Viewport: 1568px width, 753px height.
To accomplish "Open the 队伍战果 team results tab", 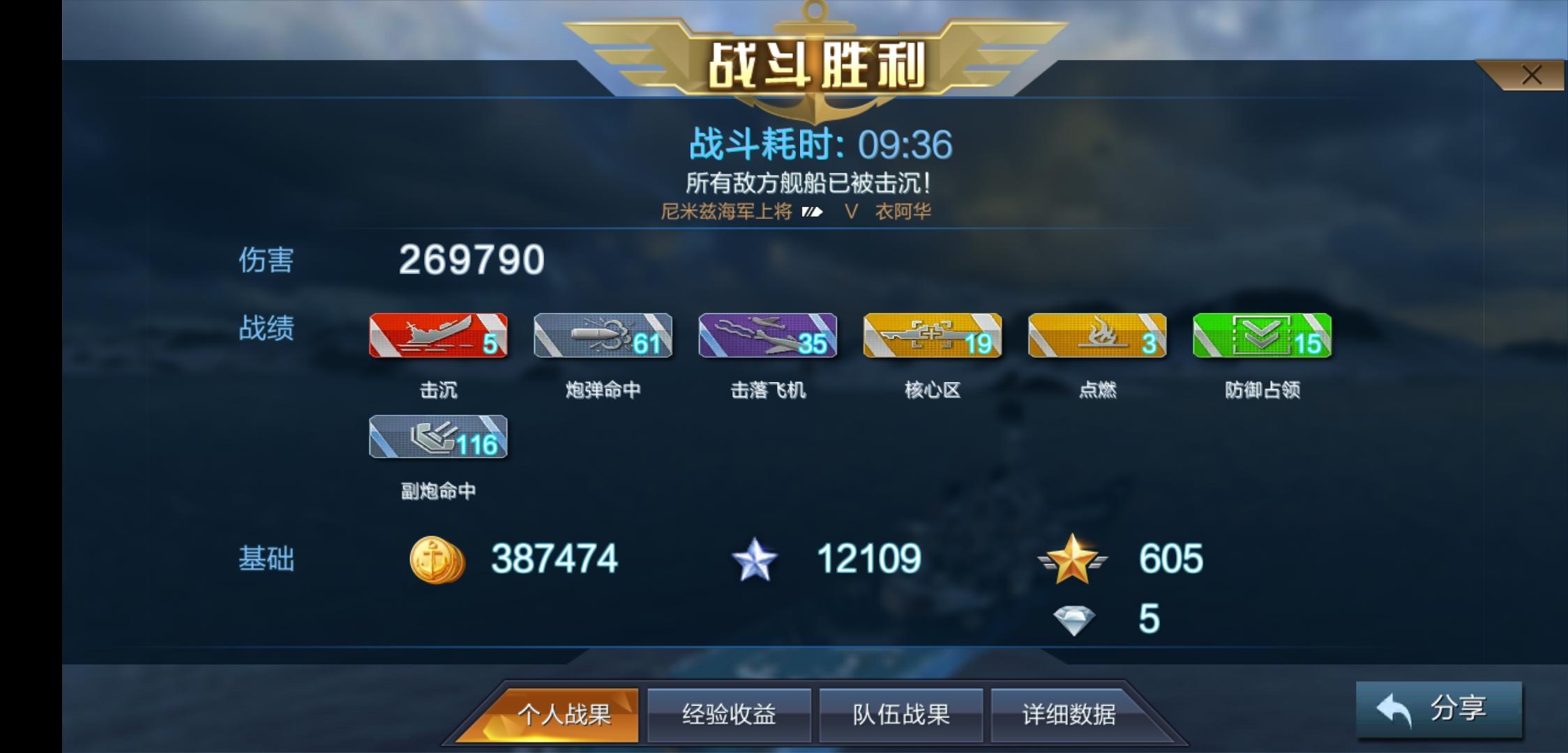I will 900,715.
